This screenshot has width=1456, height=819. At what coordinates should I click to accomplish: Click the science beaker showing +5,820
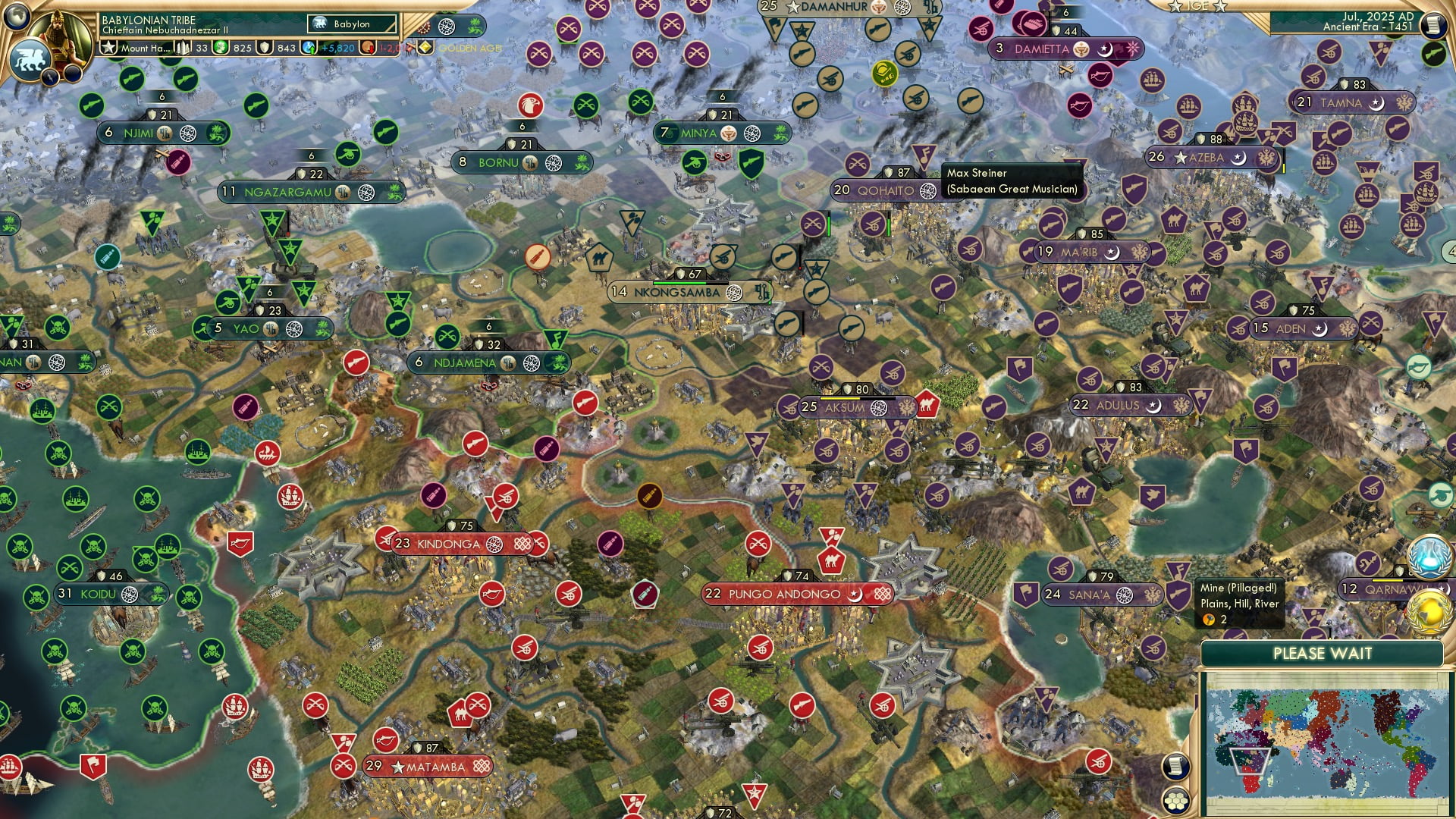[x=308, y=49]
